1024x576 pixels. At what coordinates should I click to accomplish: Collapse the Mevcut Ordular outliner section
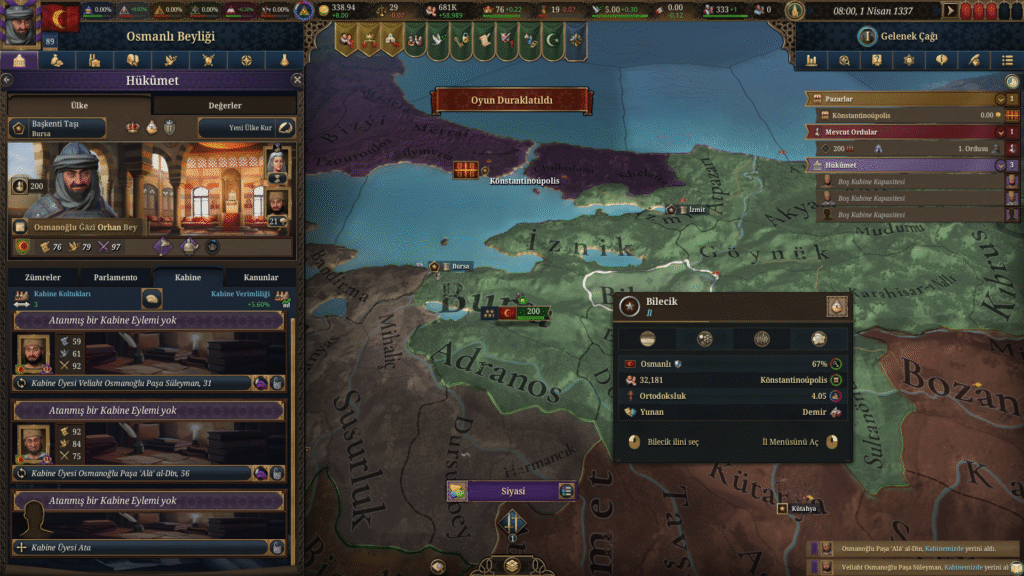pos(999,132)
